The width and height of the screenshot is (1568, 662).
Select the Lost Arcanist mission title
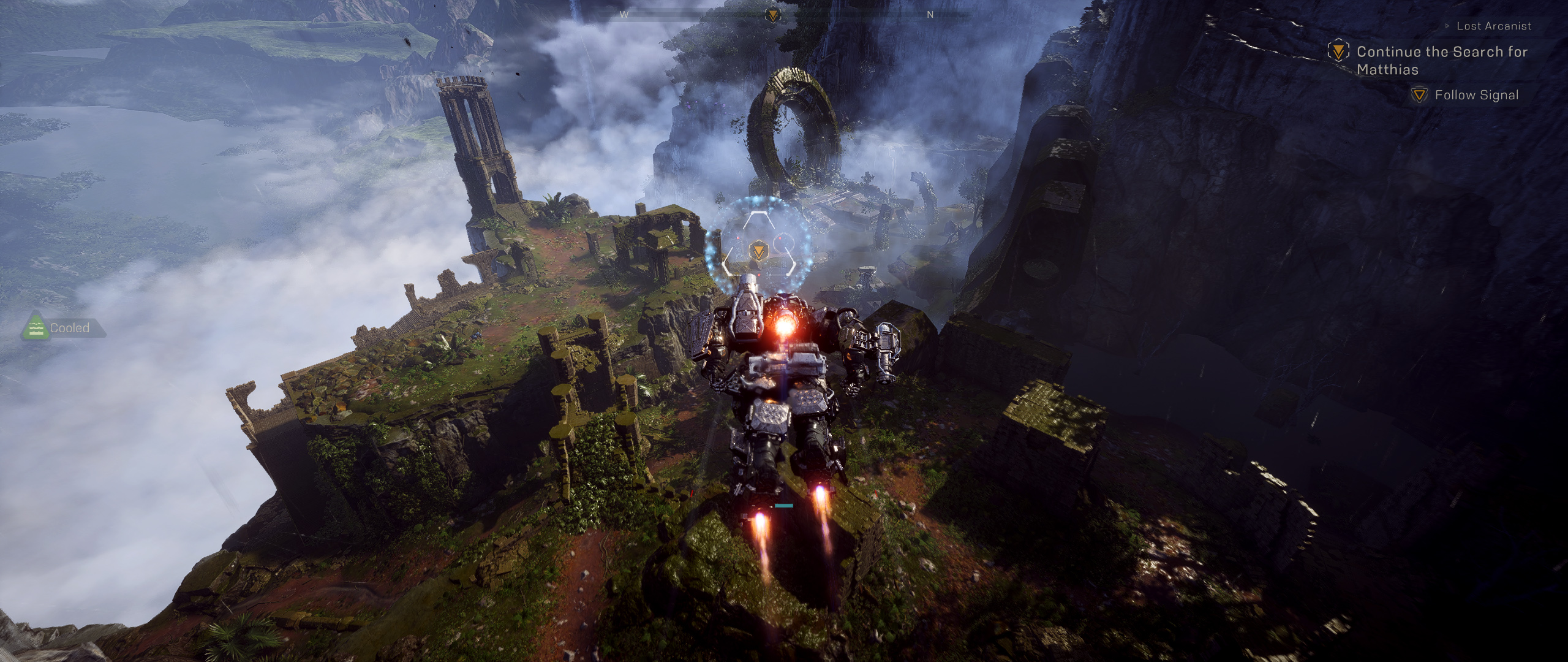1493,26
